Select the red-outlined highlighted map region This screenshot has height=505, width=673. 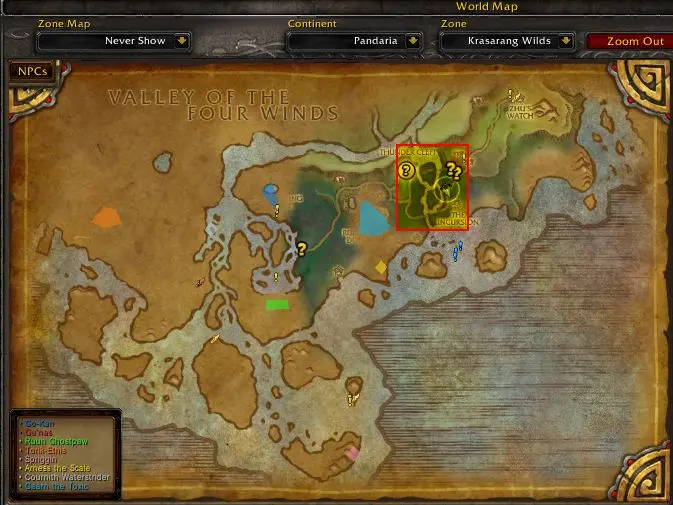click(x=432, y=187)
